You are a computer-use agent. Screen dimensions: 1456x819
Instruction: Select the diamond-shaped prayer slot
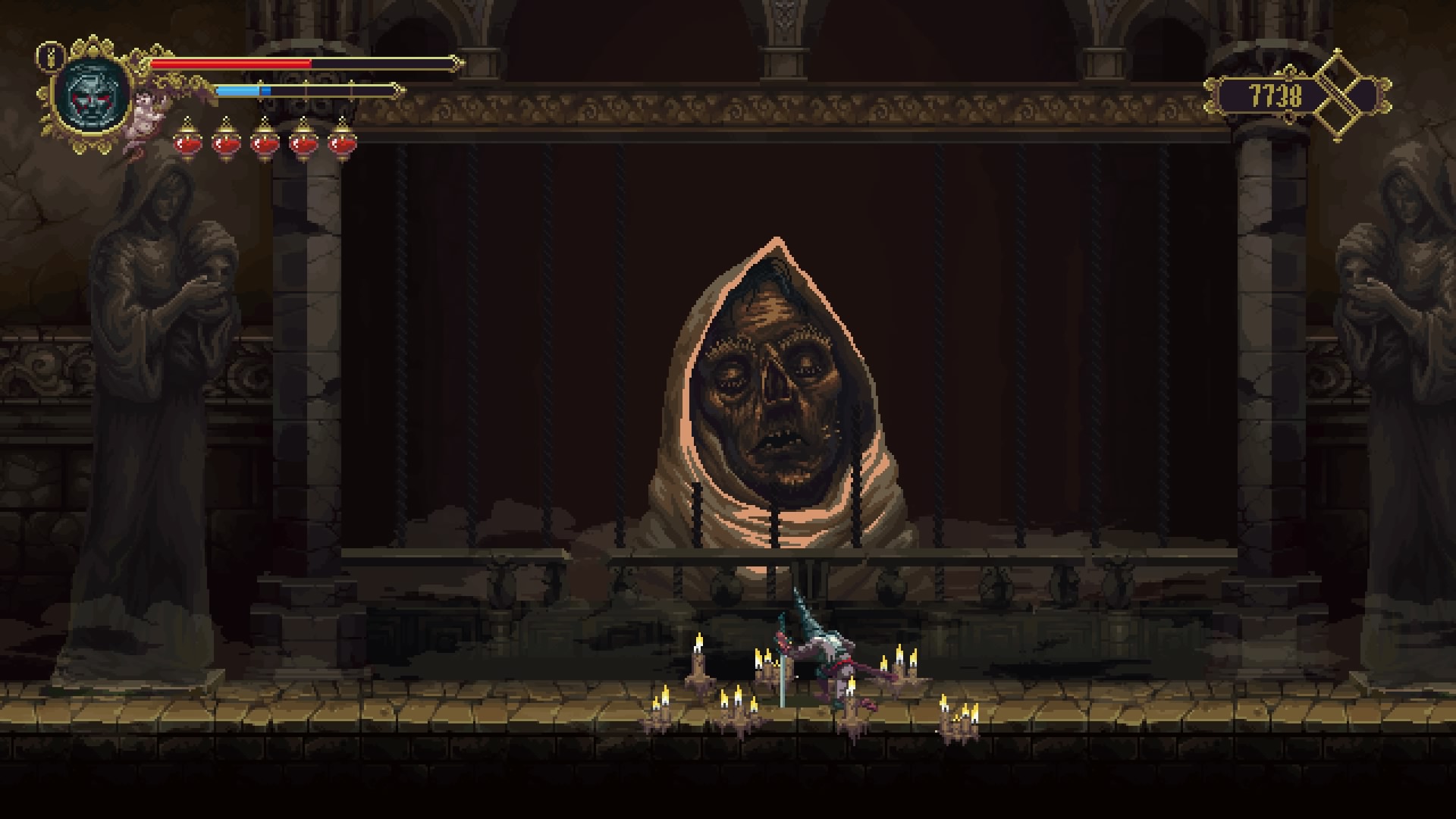1348,96
